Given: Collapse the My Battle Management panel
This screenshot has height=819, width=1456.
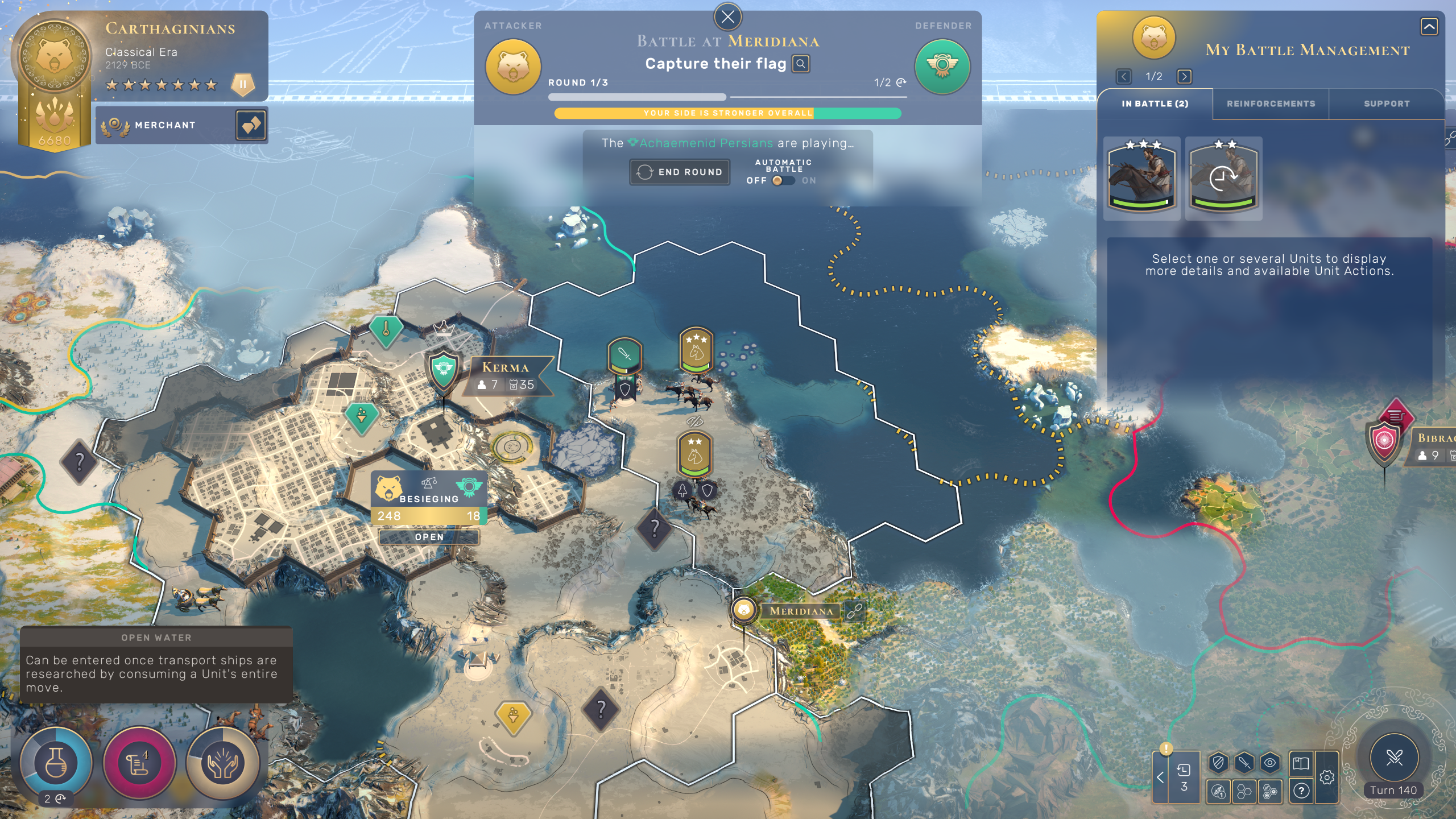Looking at the screenshot, I should pyautogui.click(x=1429, y=26).
